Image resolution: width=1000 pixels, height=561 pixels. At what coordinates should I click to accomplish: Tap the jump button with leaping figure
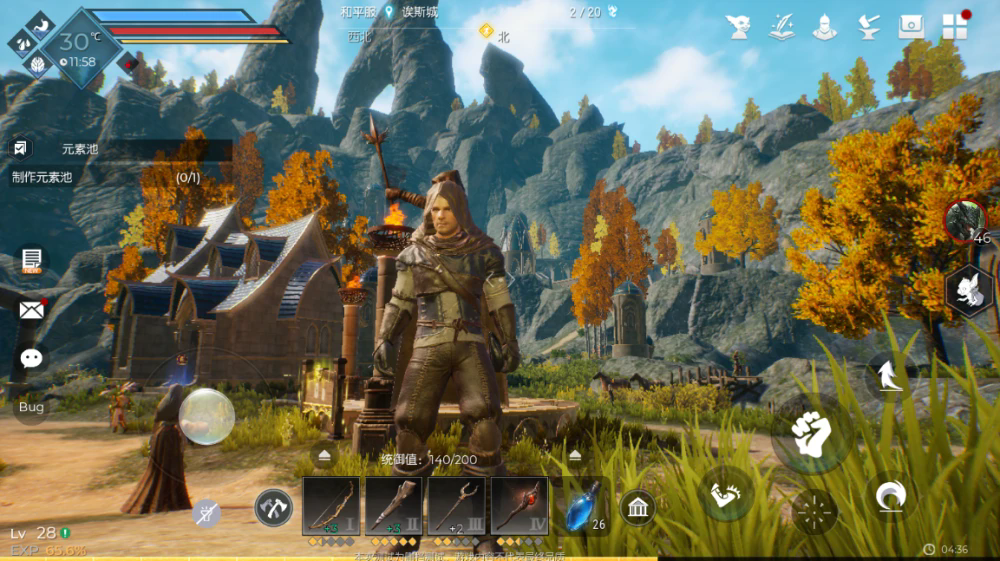pos(888,377)
